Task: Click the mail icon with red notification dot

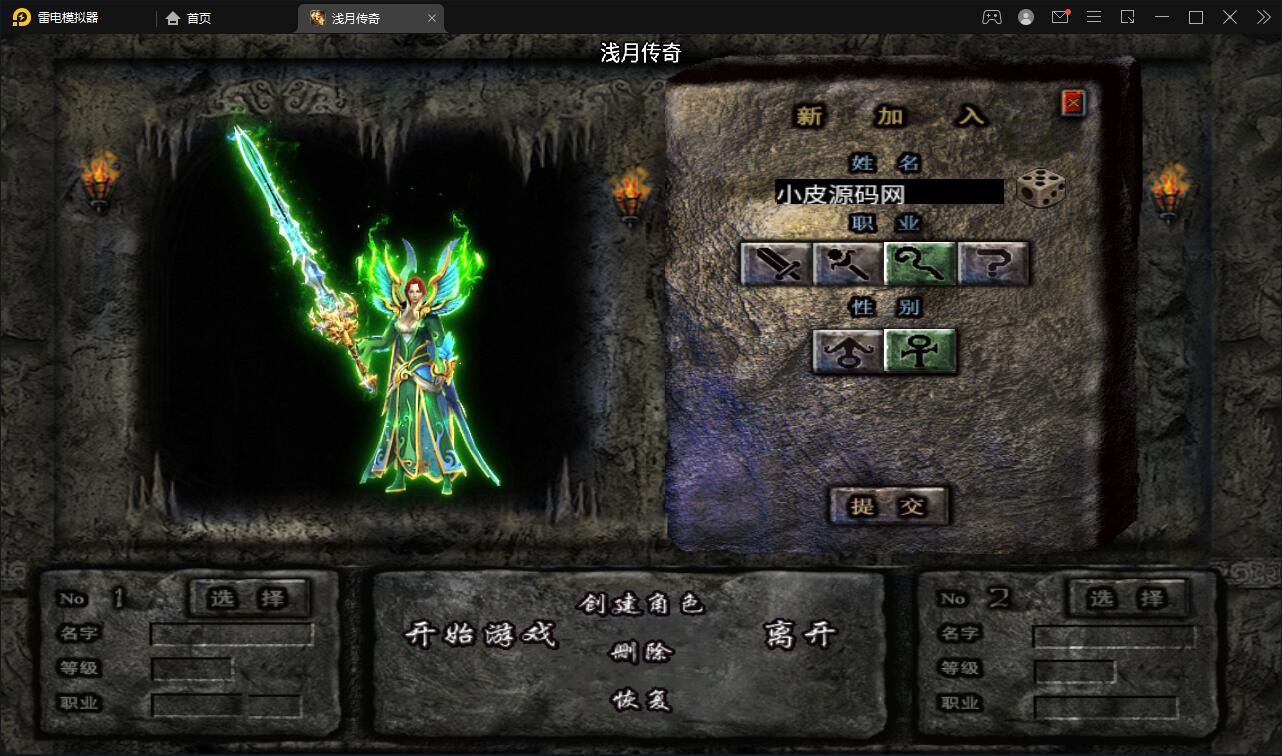Action: click(x=1060, y=17)
